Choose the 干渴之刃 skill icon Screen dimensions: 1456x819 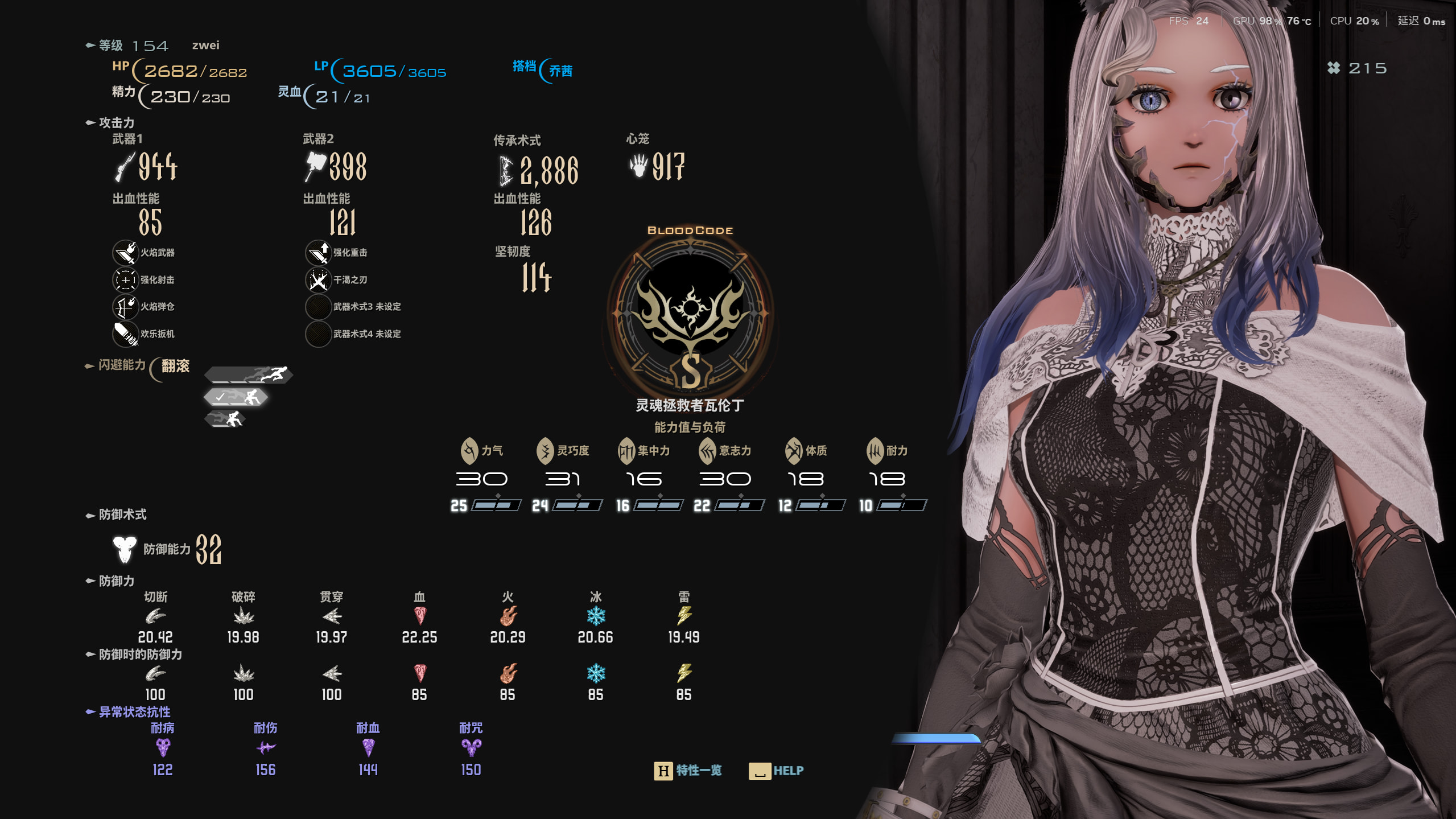[x=318, y=279]
